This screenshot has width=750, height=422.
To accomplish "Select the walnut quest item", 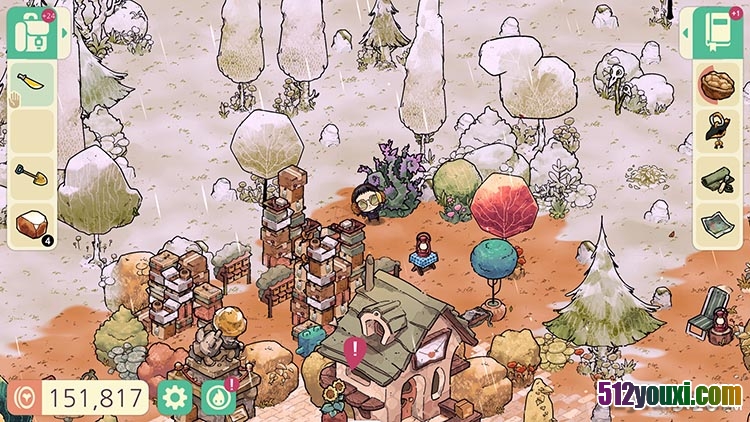I will pos(719,85).
